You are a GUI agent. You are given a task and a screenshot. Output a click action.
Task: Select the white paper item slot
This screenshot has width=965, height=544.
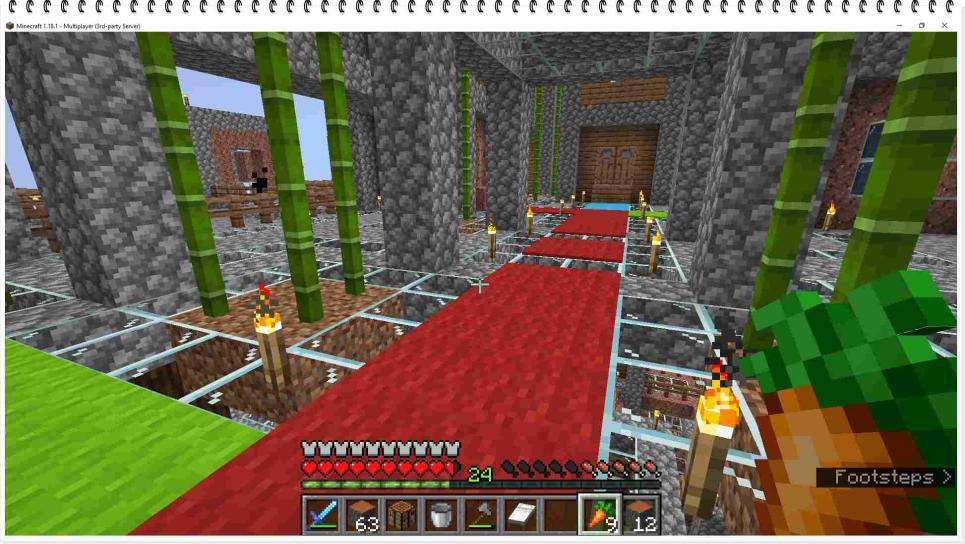518,514
